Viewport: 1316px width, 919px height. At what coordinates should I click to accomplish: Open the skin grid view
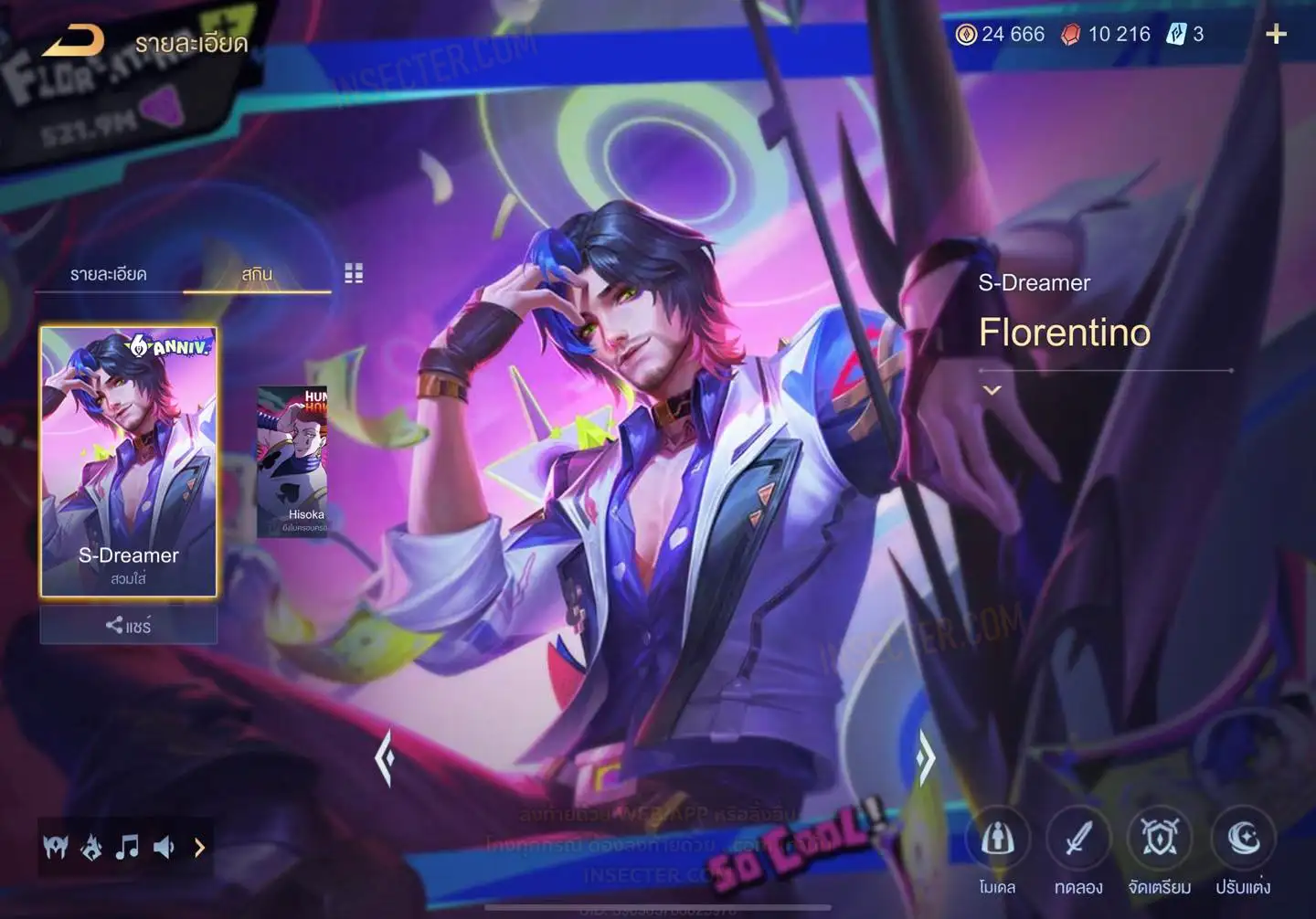click(354, 273)
